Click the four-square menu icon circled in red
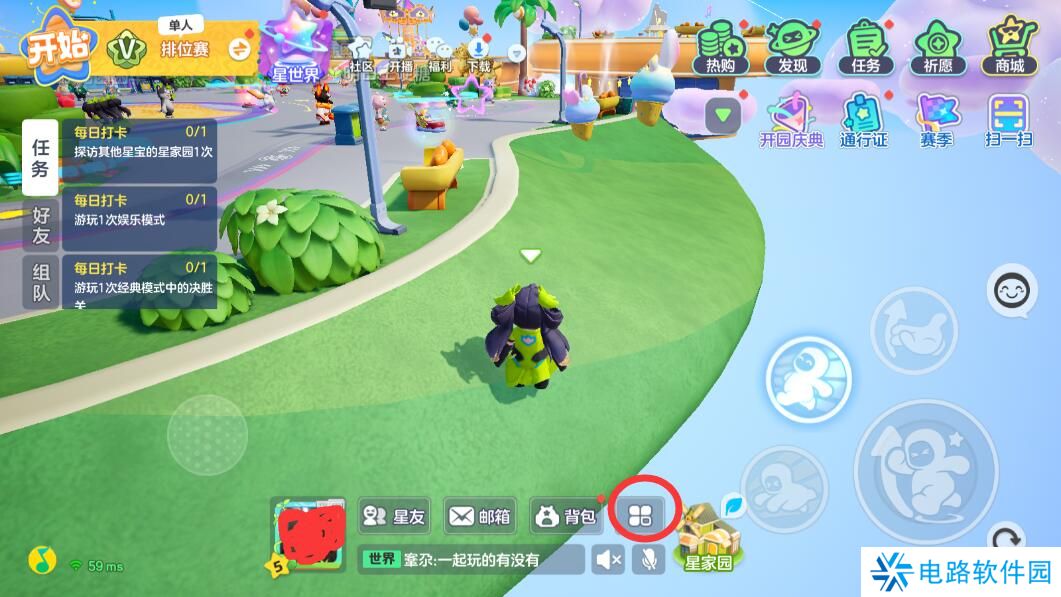 tap(640, 516)
